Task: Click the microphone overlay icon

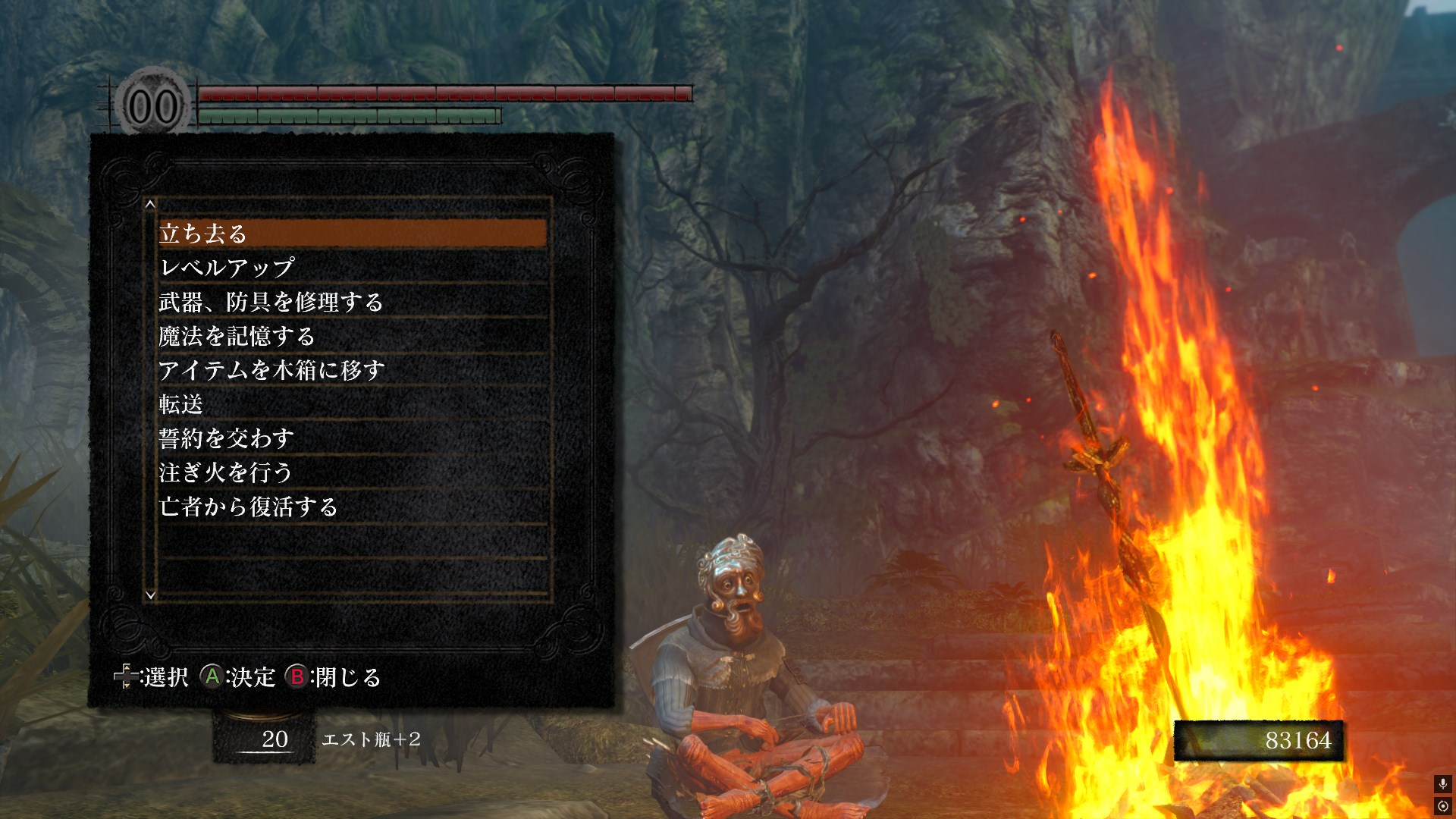Action: (x=1442, y=784)
